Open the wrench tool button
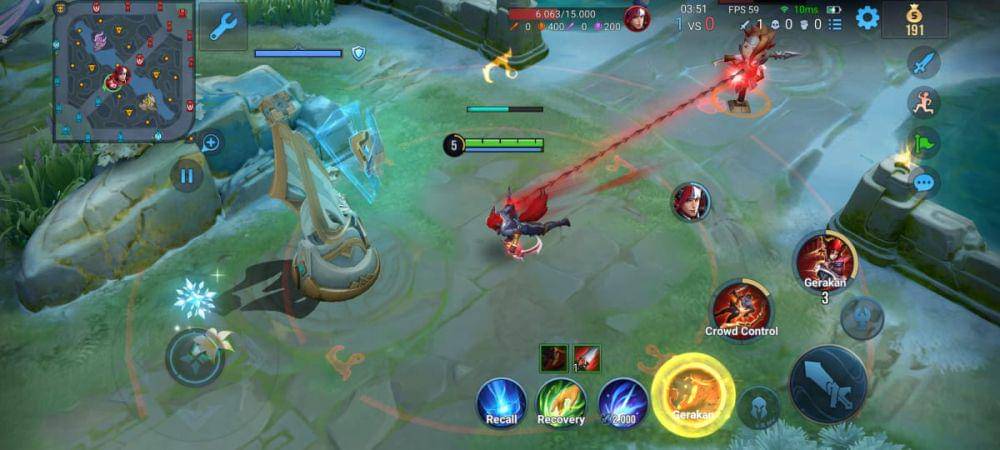Image resolution: width=1000 pixels, height=450 pixels. pyautogui.click(x=222, y=26)
